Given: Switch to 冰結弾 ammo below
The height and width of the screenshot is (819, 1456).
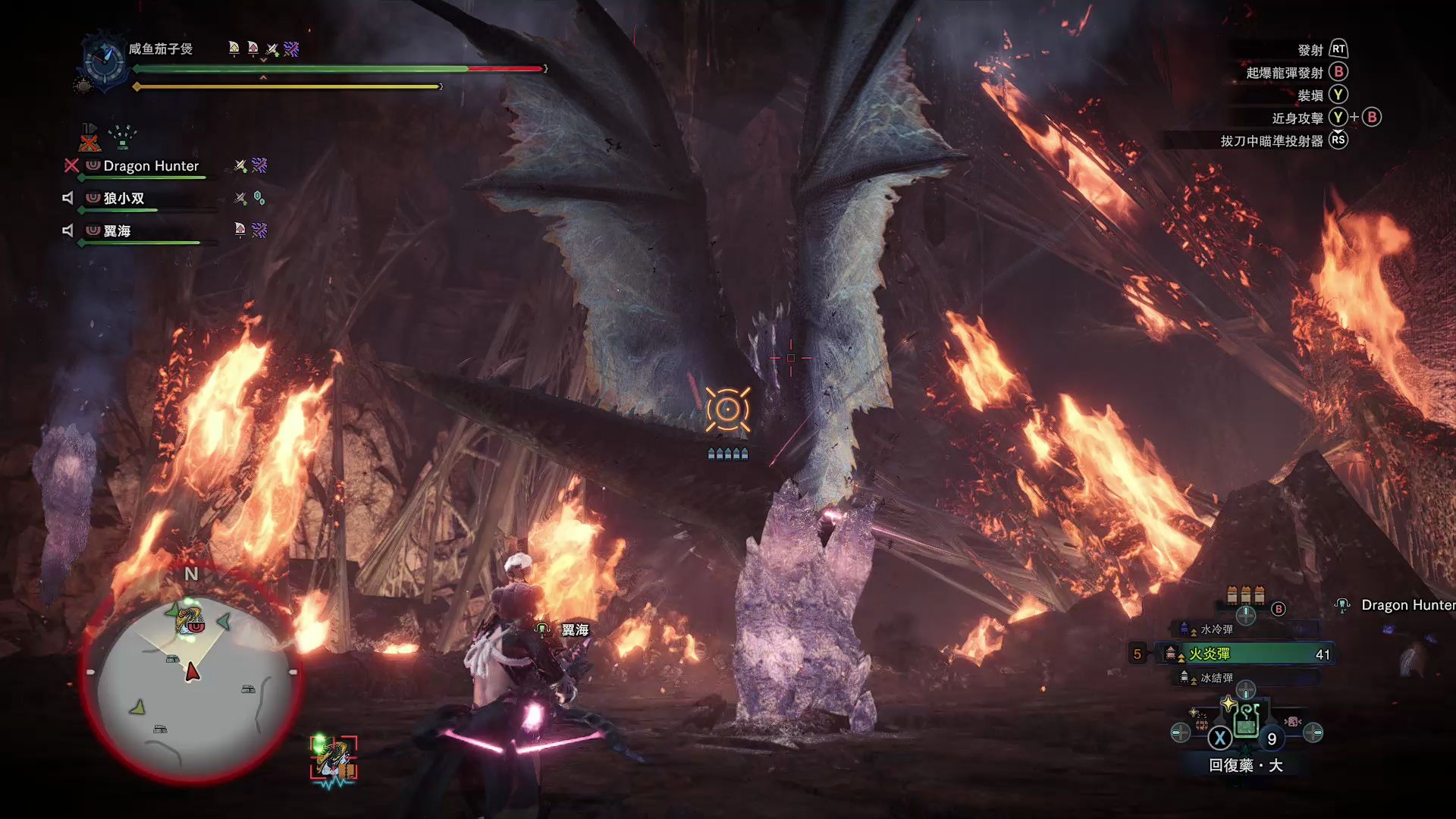Looking at the screenshot, I should [1216, 678].
